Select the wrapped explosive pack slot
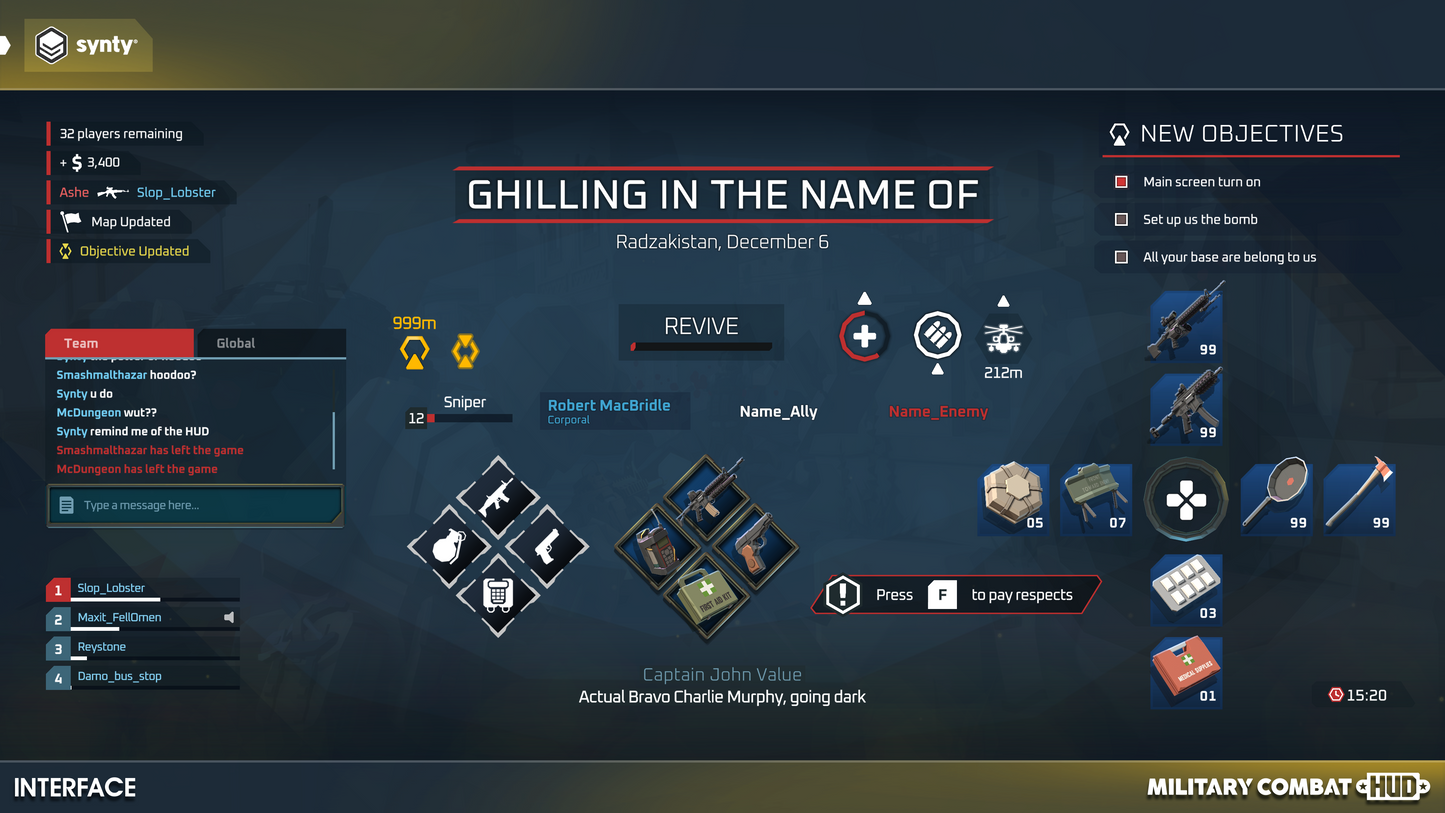This screenshot has height=813, width=1445. [1013, 497]
